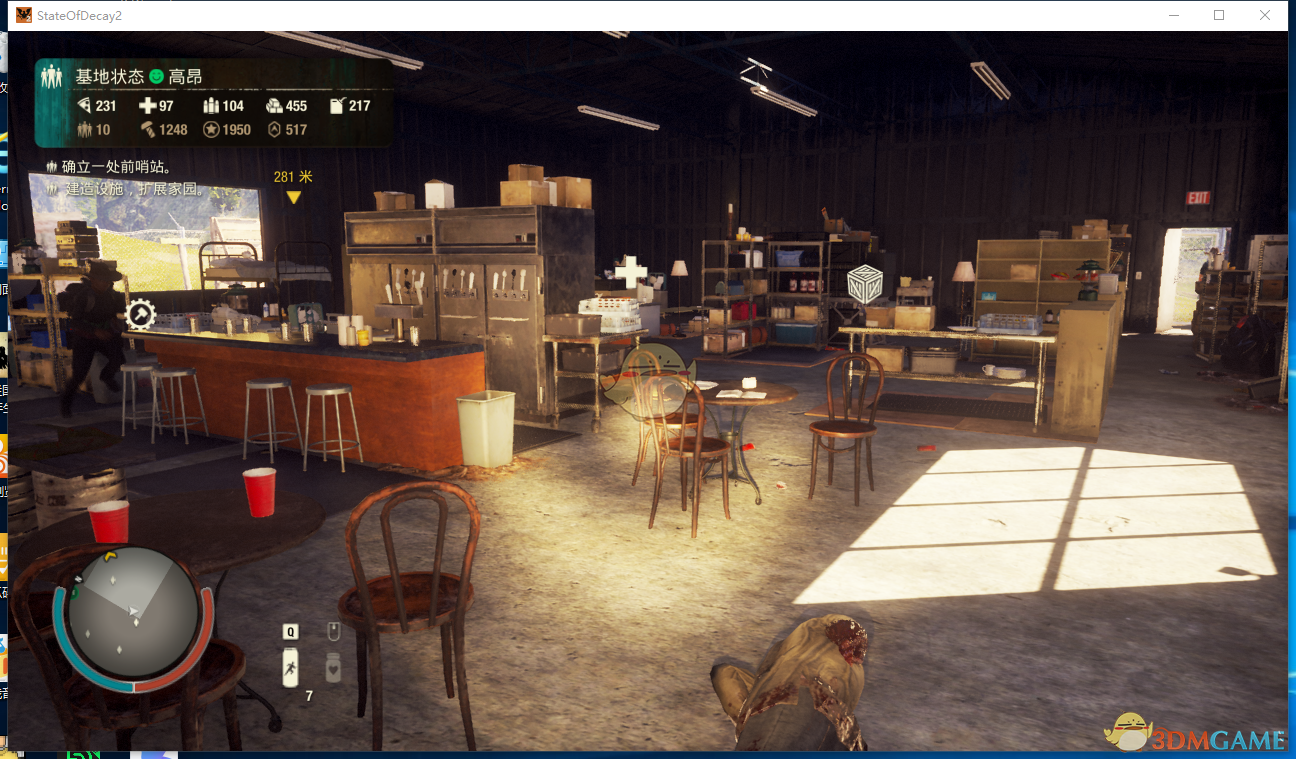The image size is (1296, 759).
Task: Click the white medical cross facility icon
Action: point(630,272)
